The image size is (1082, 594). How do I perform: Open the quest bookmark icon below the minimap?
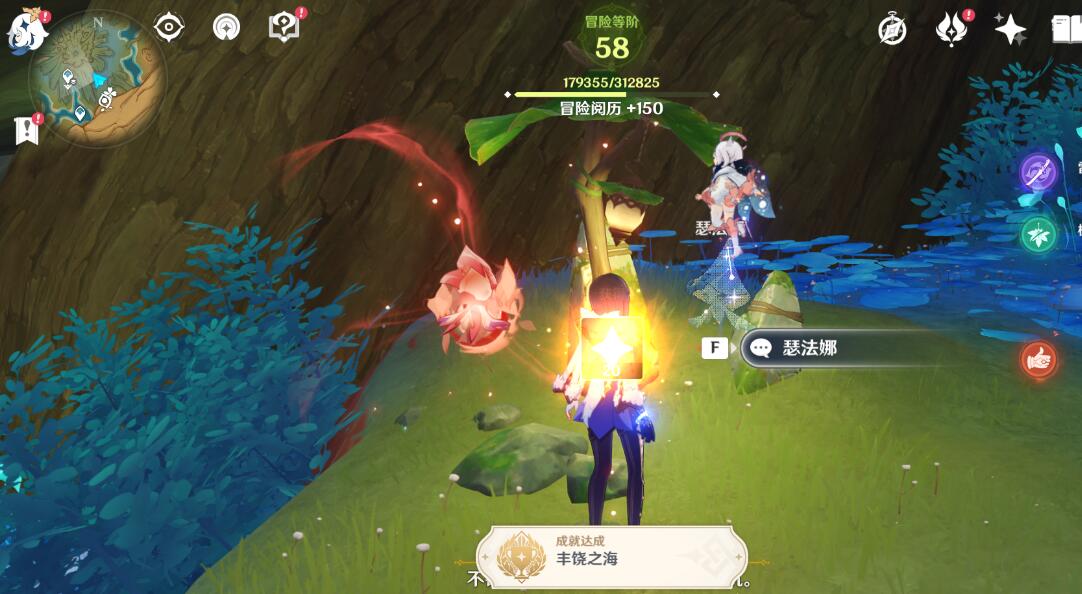(x=27, y=130)
